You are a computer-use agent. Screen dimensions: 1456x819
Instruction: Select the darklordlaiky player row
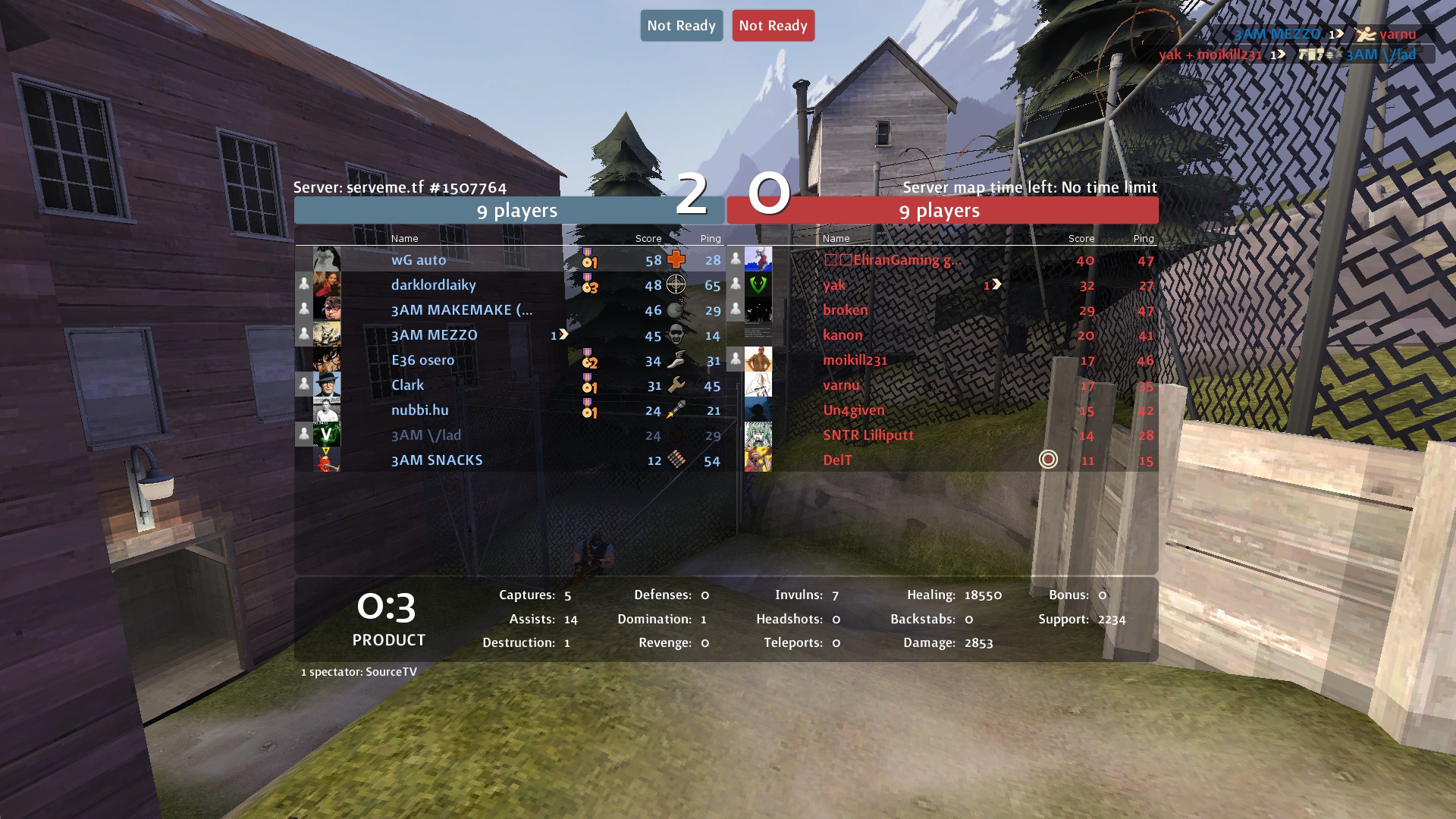[x=433, y=285]
